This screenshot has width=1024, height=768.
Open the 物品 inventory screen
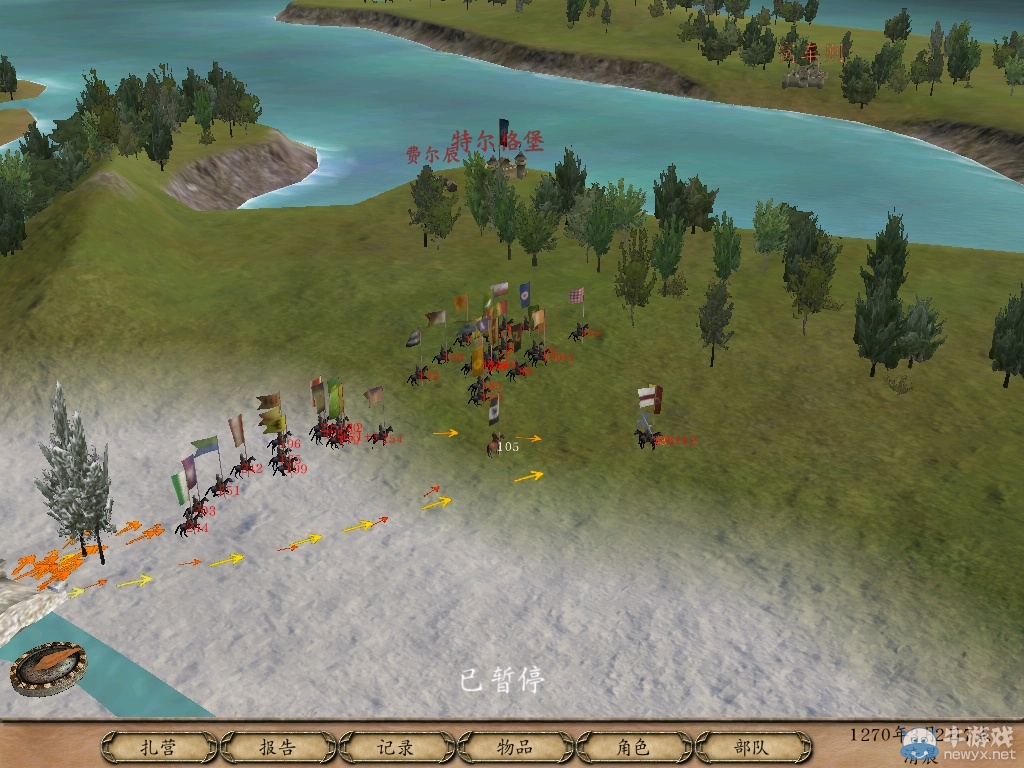(514, 747)
